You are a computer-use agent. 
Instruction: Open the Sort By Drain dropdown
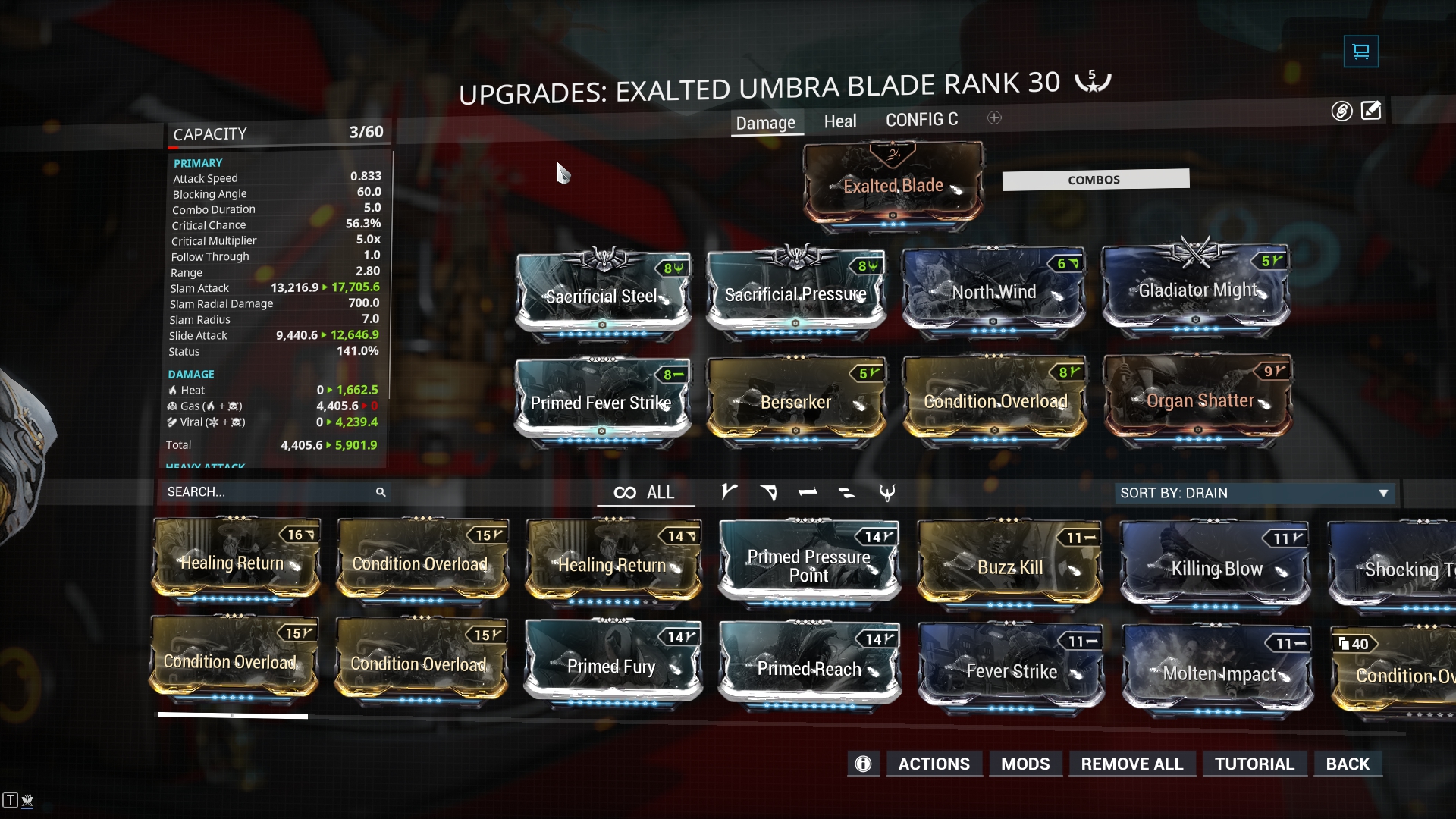coord(1254,493)
